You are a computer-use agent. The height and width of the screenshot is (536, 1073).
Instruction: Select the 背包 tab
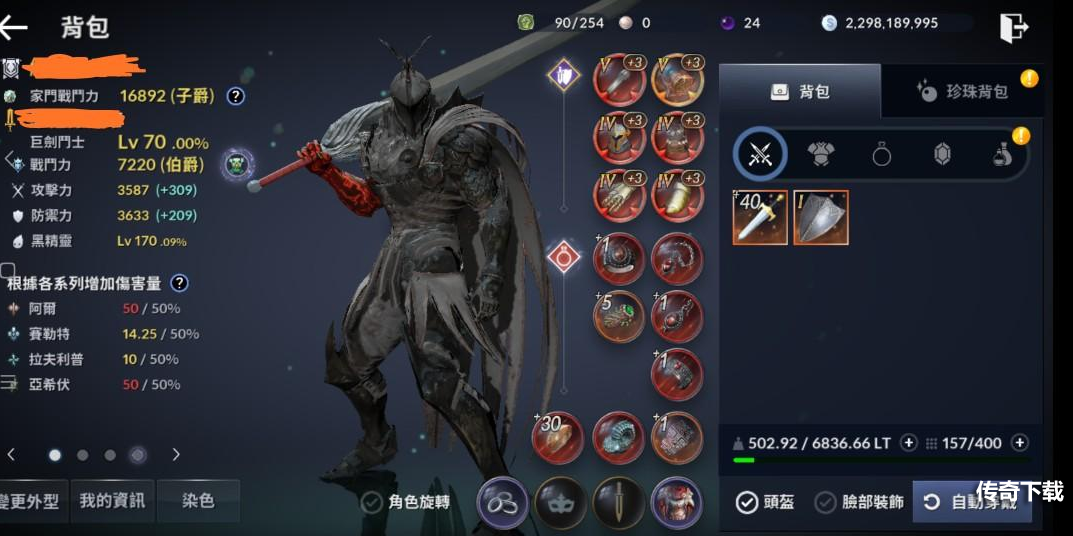800,92
